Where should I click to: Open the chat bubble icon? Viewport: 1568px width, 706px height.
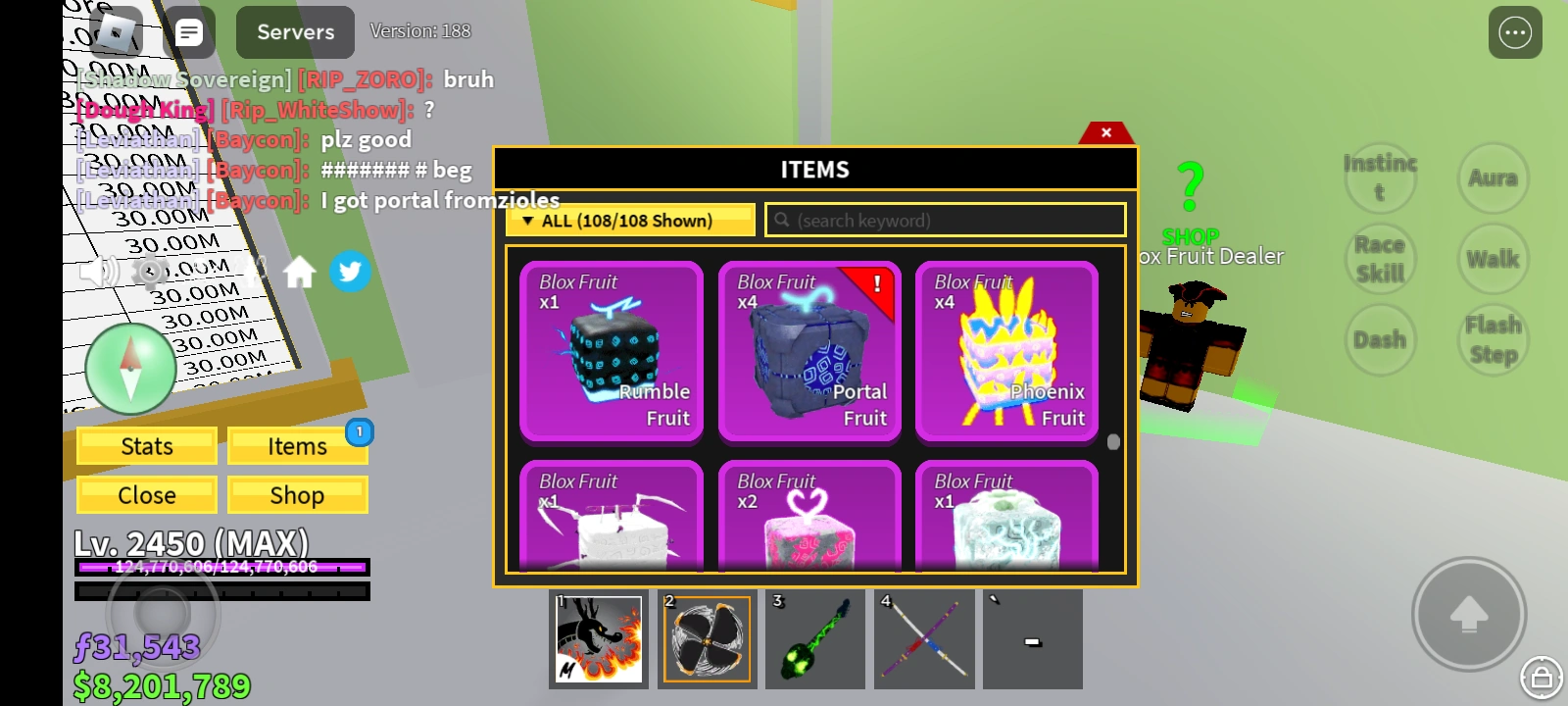point(187,32)
